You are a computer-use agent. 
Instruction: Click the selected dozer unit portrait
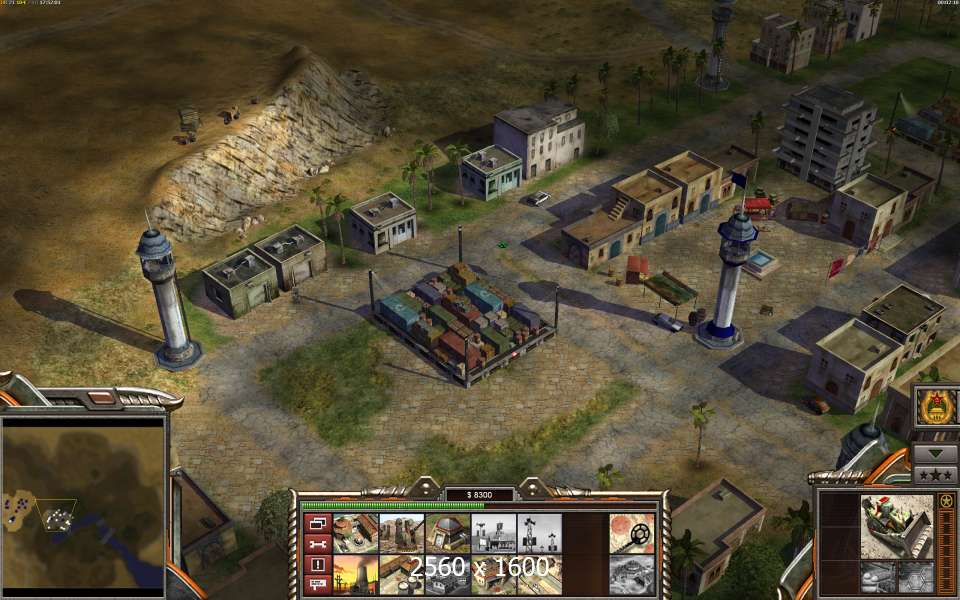[896, 524]
